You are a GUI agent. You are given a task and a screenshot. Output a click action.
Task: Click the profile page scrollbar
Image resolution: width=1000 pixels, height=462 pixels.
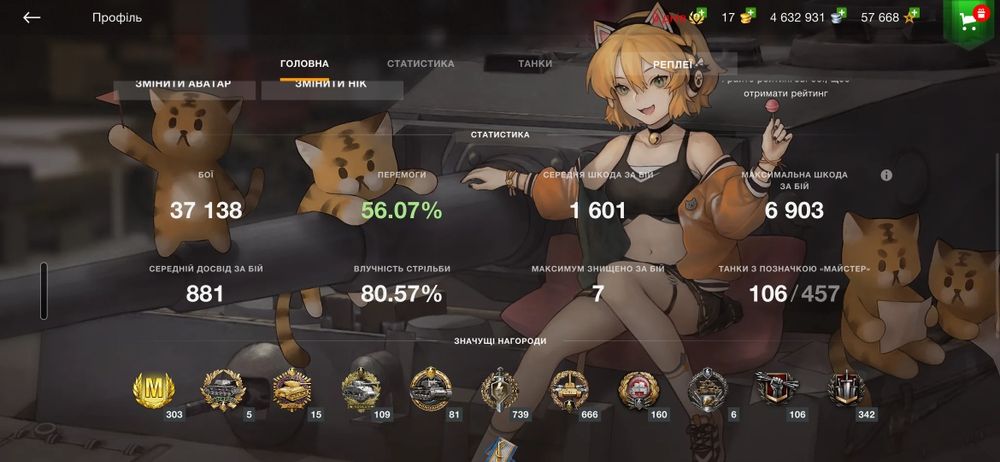44,290
